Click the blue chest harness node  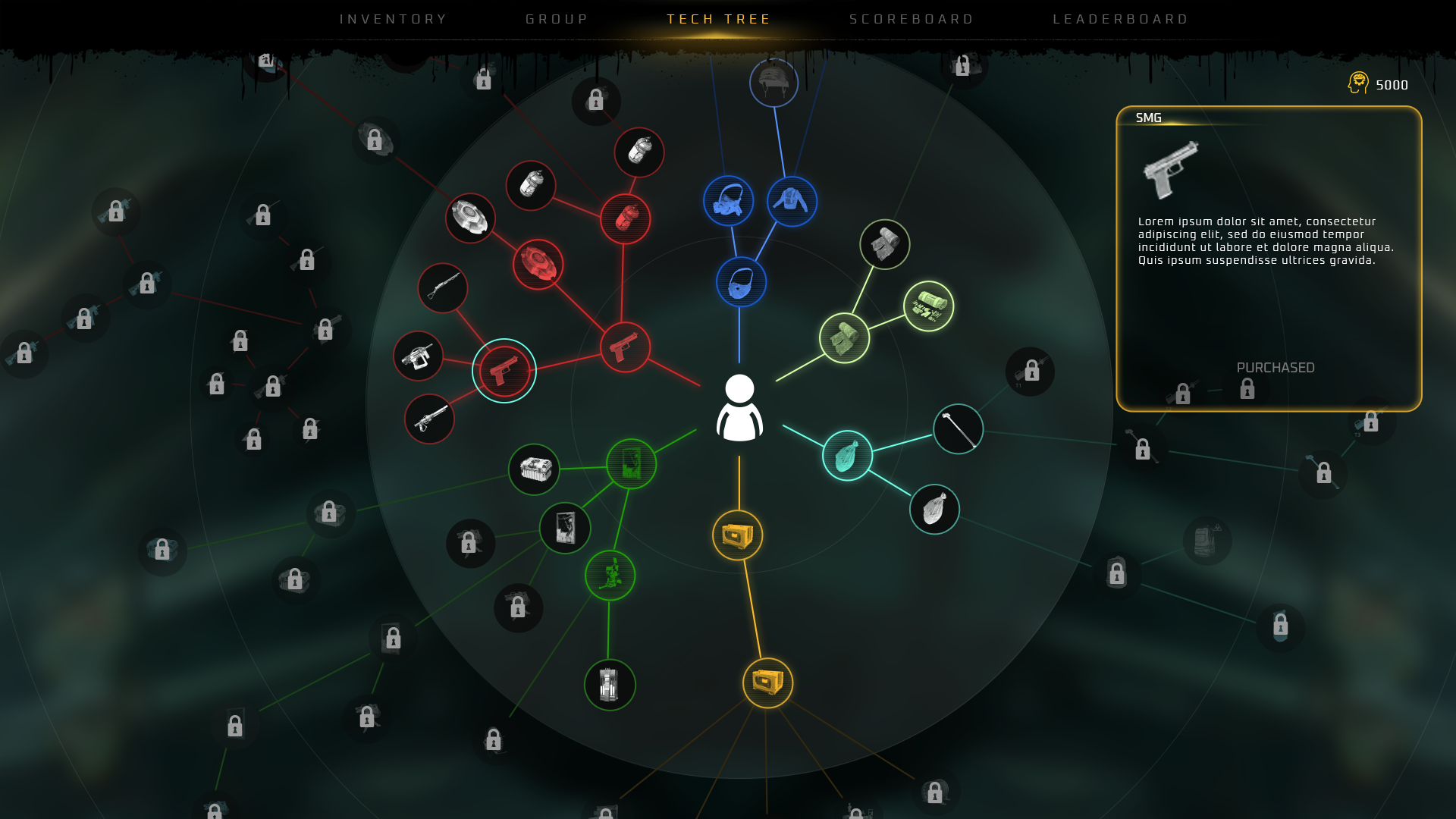click(x=728, y=201)
